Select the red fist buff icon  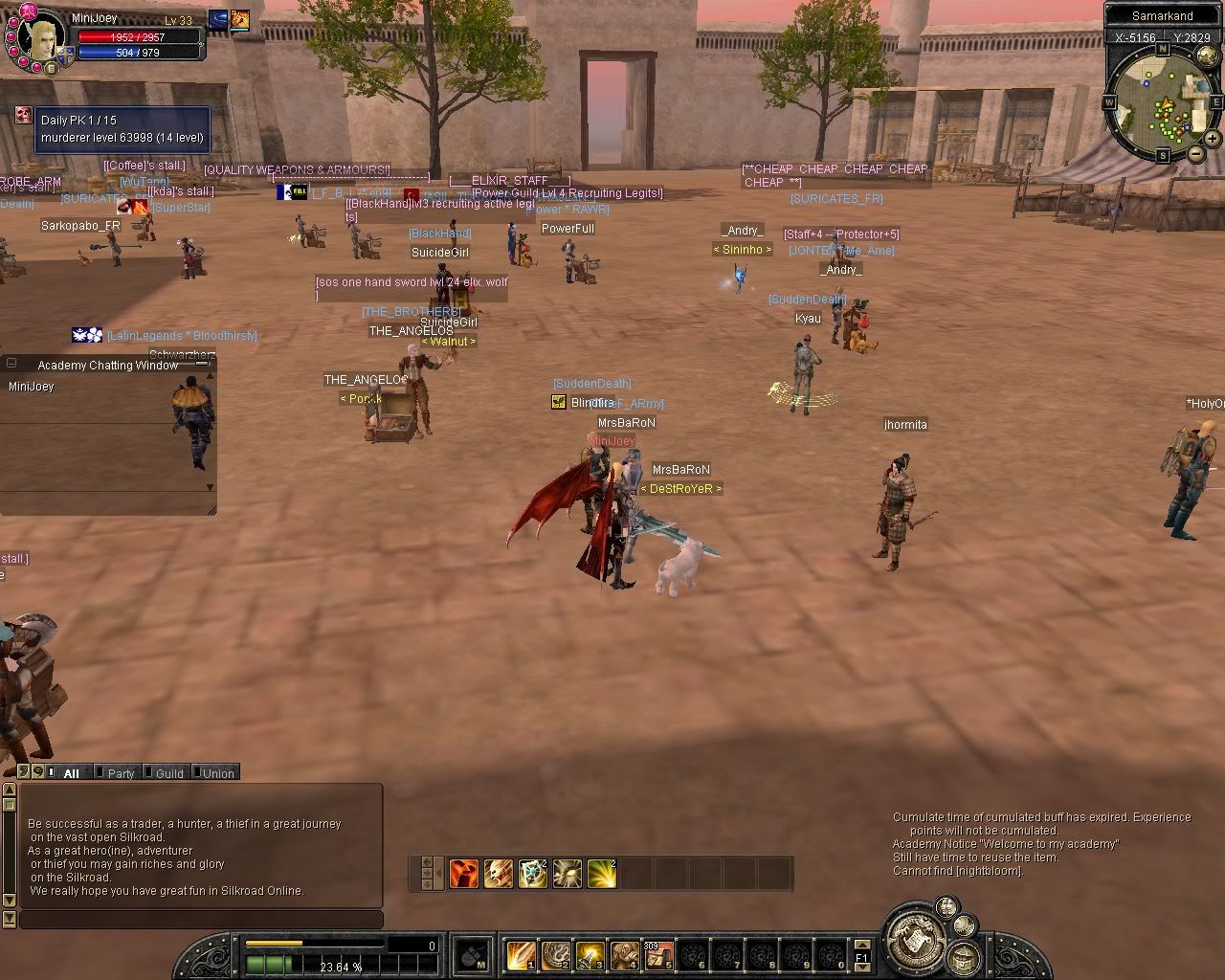pyautogui.click(x=464, y=873)
